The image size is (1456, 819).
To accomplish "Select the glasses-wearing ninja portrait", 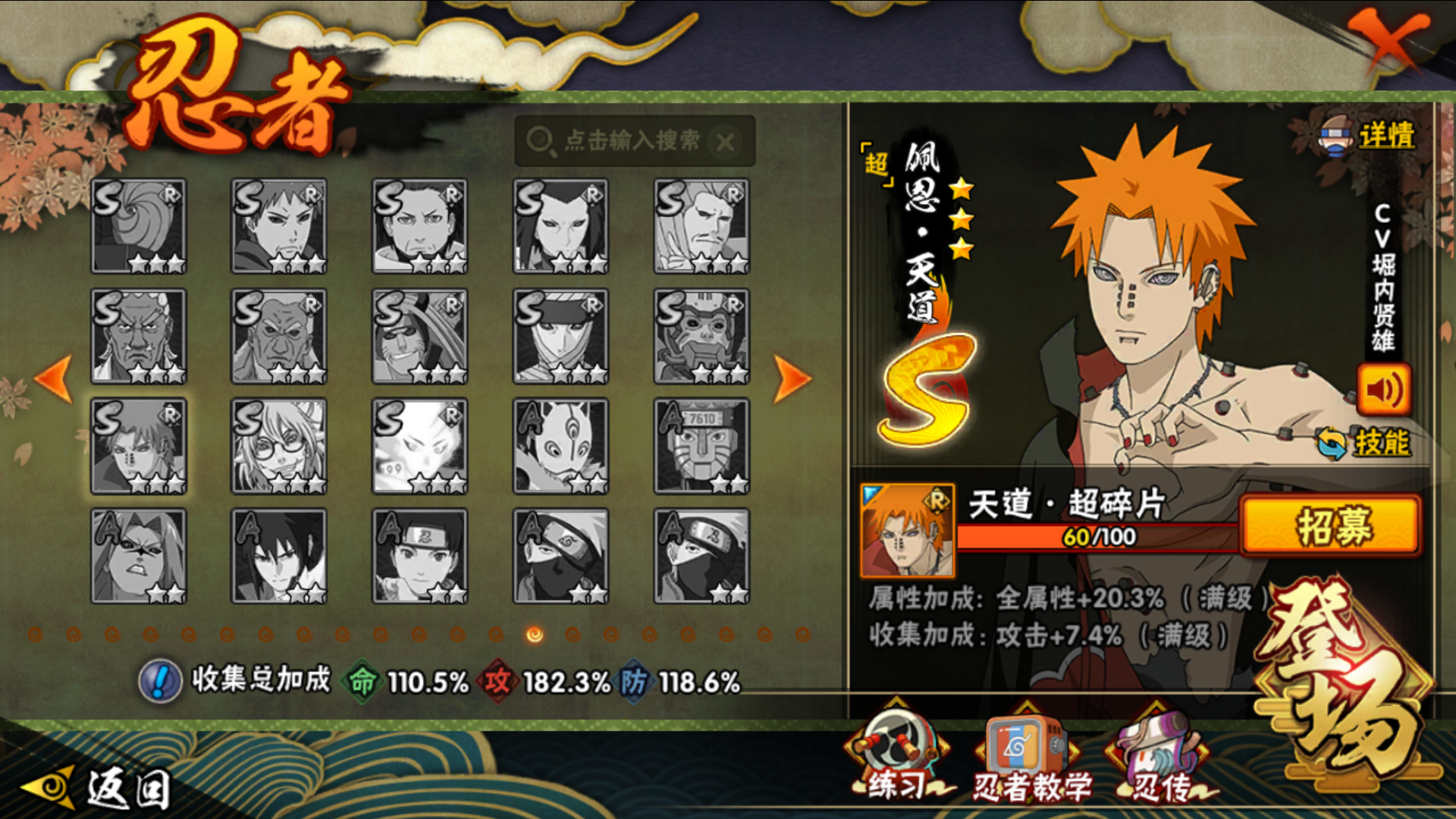I will pos(279,446).
